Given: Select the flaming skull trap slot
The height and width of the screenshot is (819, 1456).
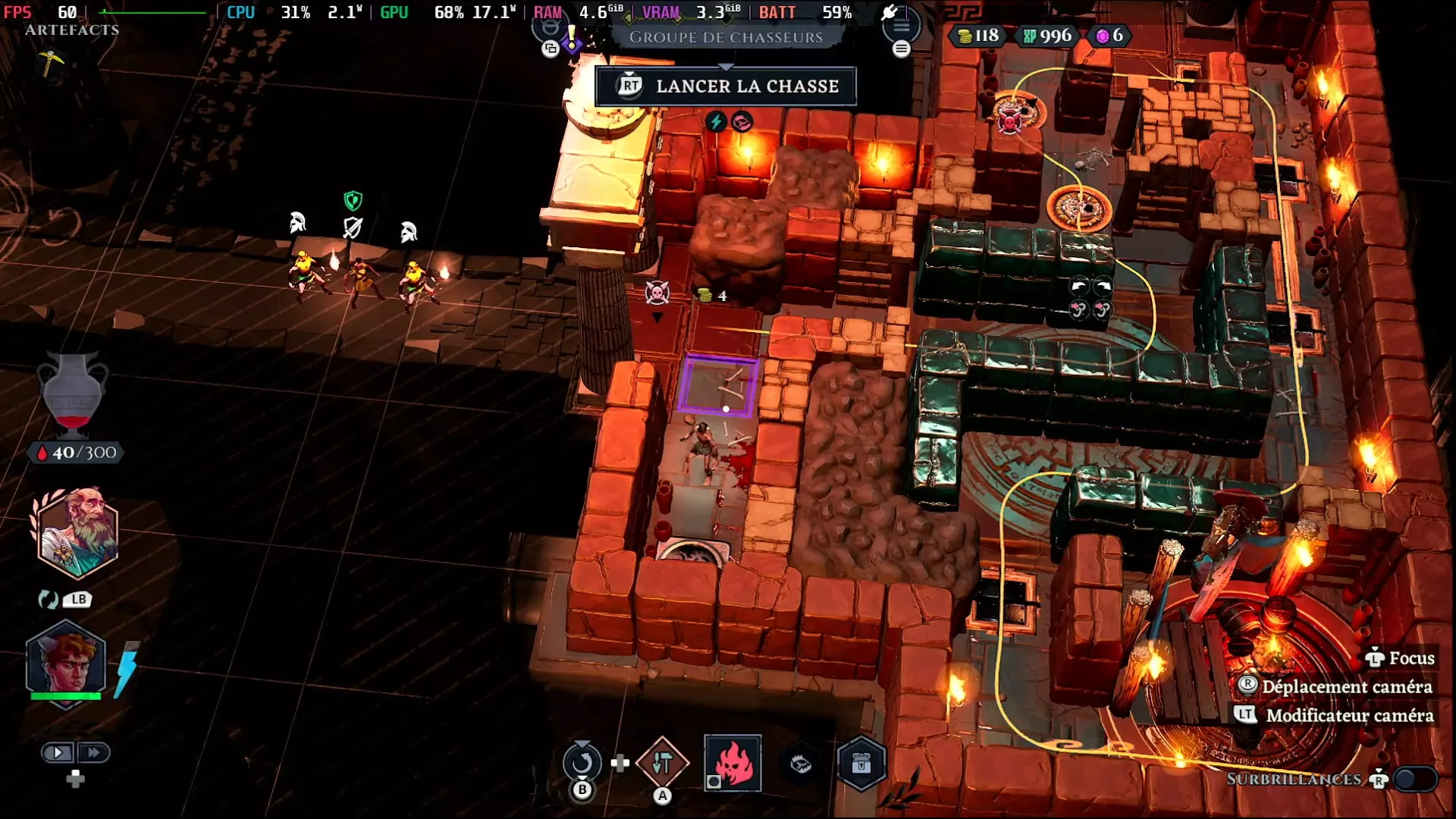Looking at the screenshot, I should 733,763.
